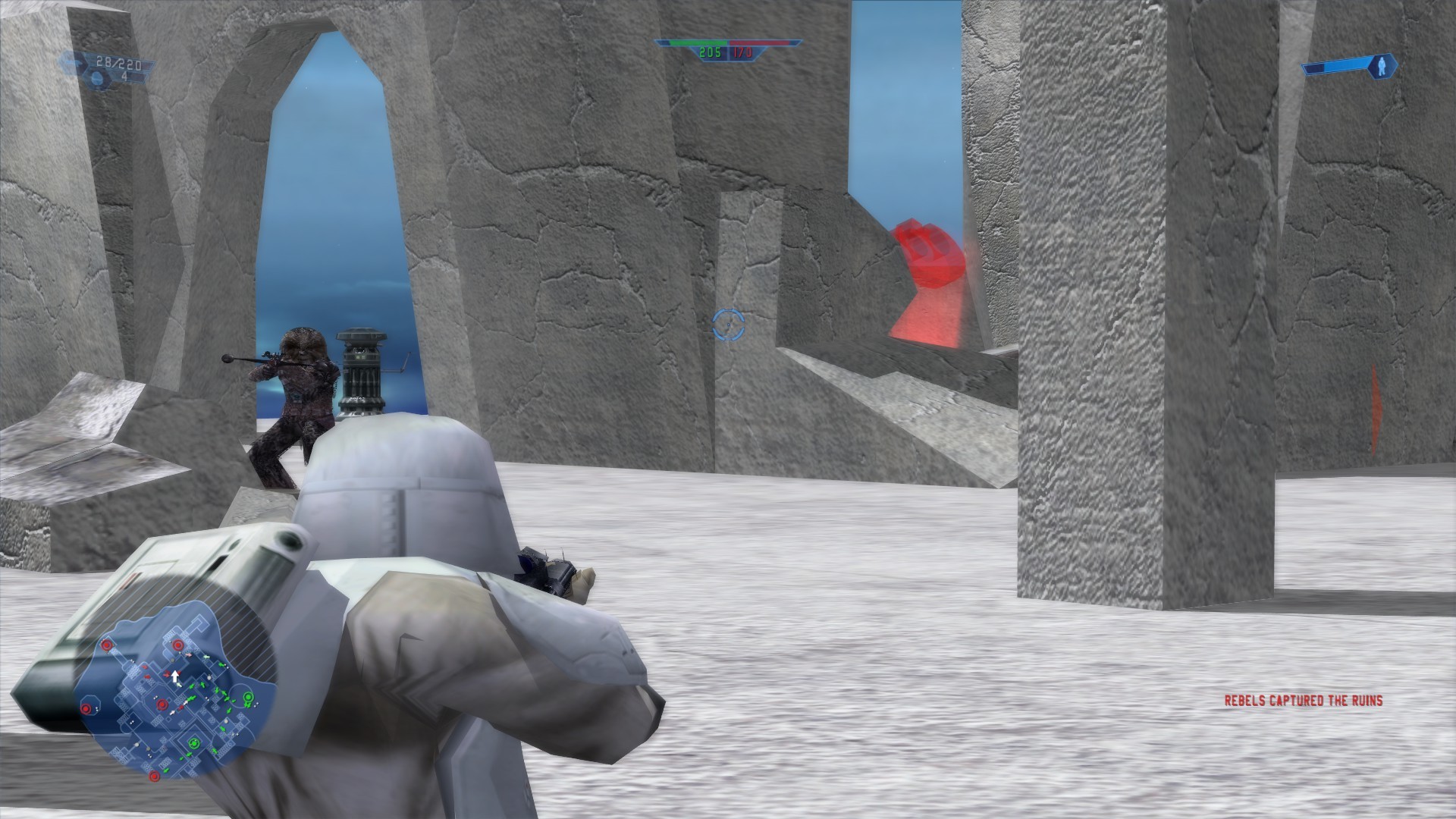Click the white player arrow on the minimap
This screenshot has width=1456, height=819.
coord(174,676)
